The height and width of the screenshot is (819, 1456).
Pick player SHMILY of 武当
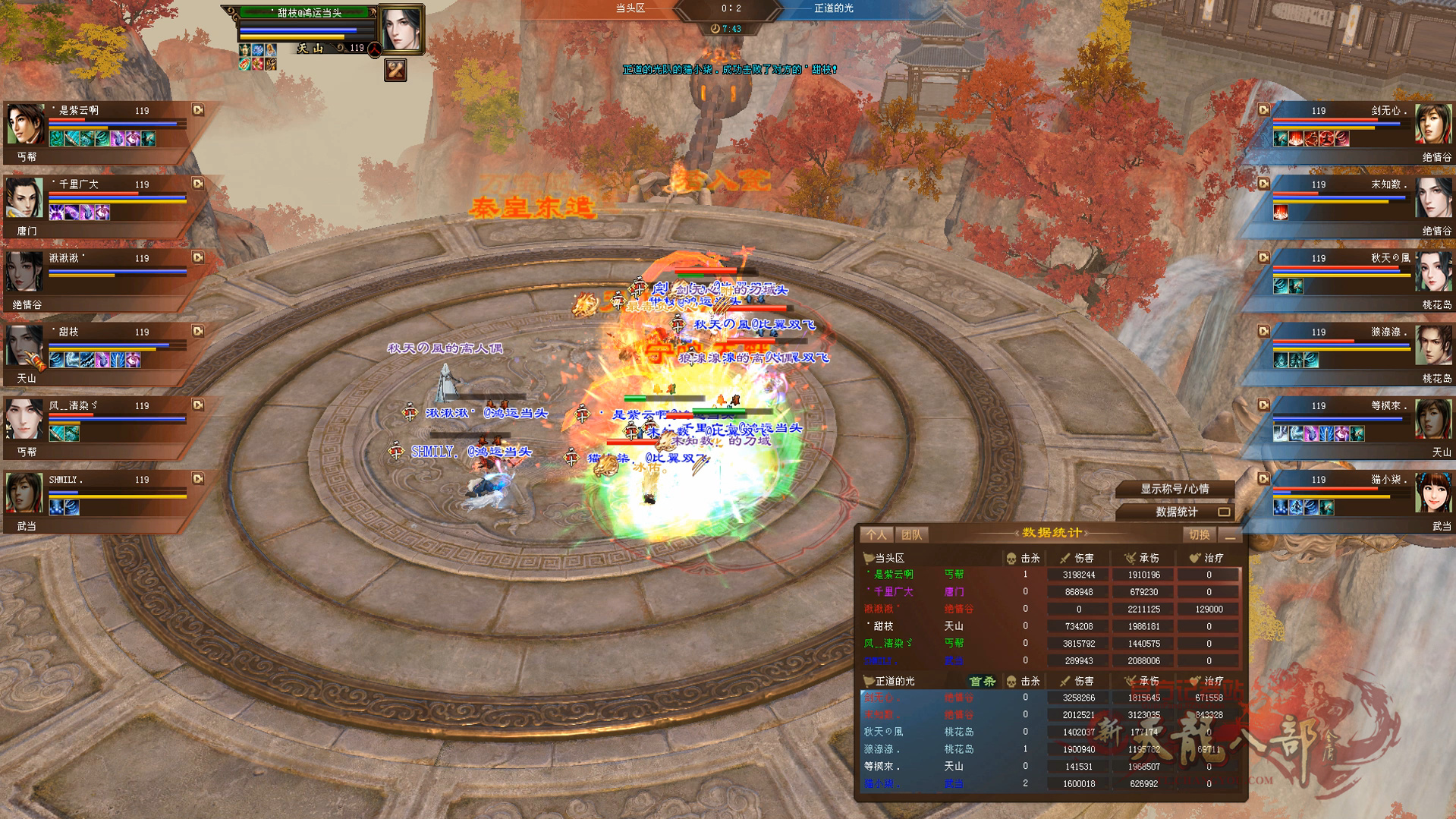coord(27,493)
